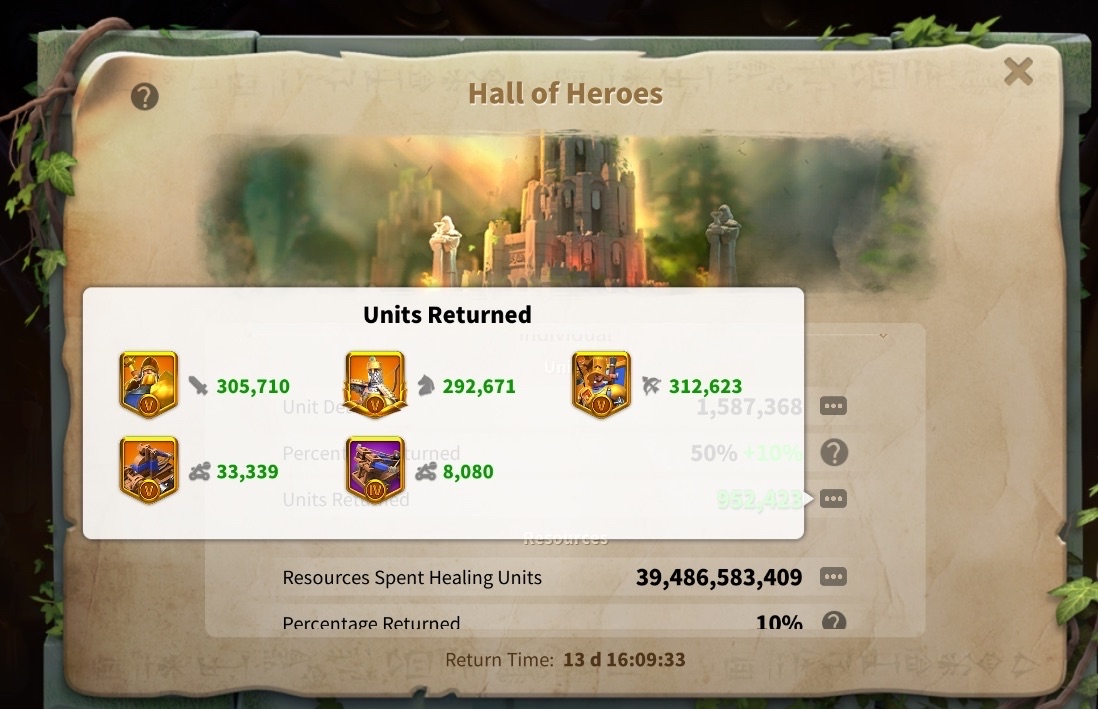This screenshot has height=709, width=1098.
Task: Open the Percentage Returned 50% help tooltip
Action: (x=834, y=453)
